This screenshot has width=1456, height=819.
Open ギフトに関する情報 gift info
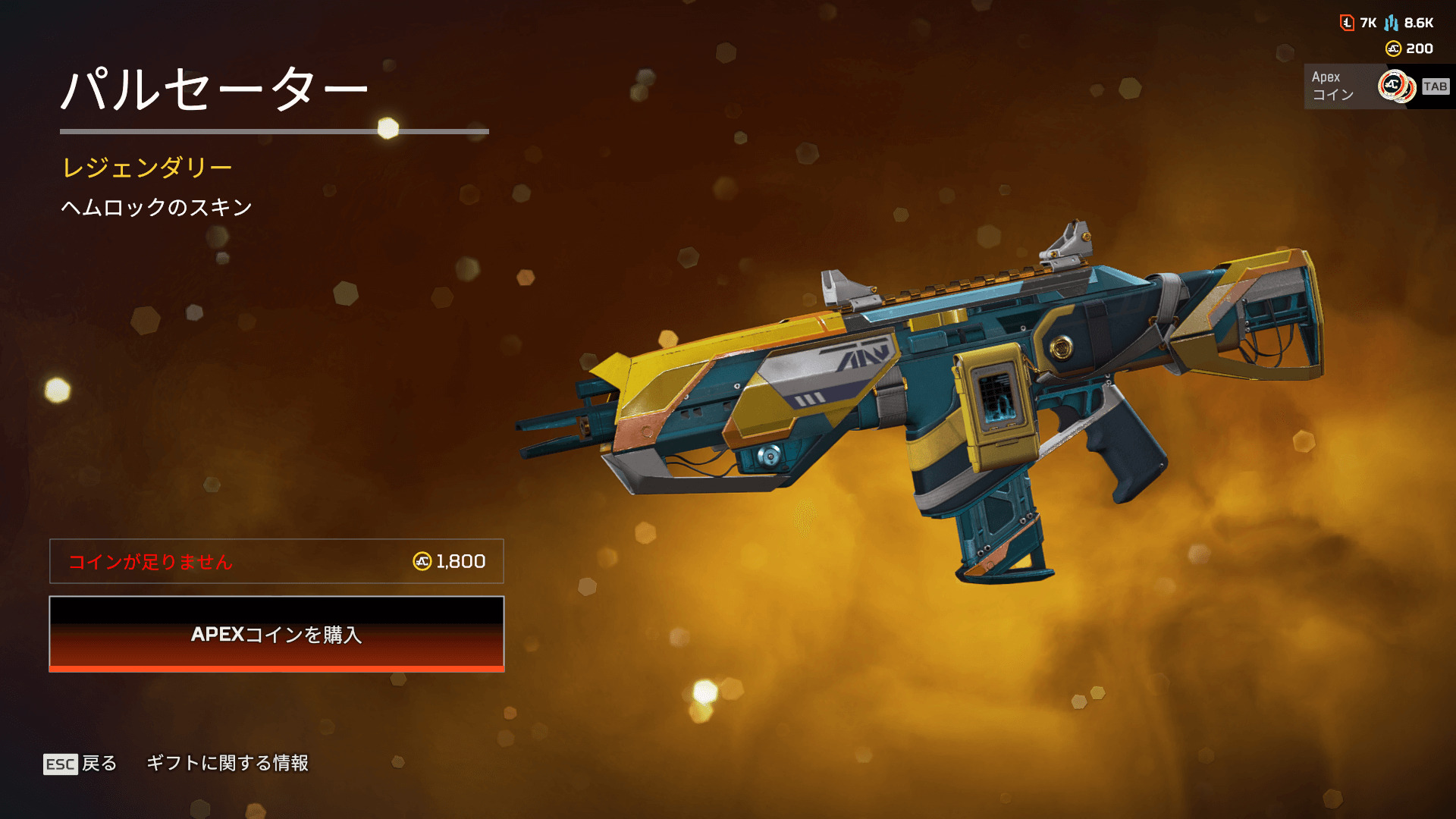pos(227,763)
